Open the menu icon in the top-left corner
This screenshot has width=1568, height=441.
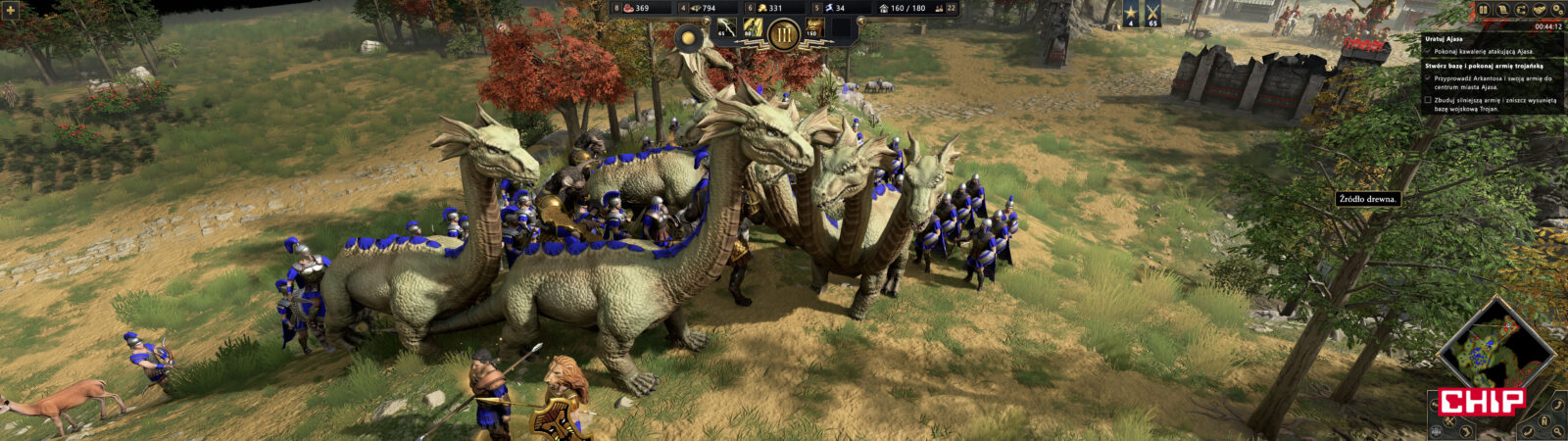(x=11, y=11)
